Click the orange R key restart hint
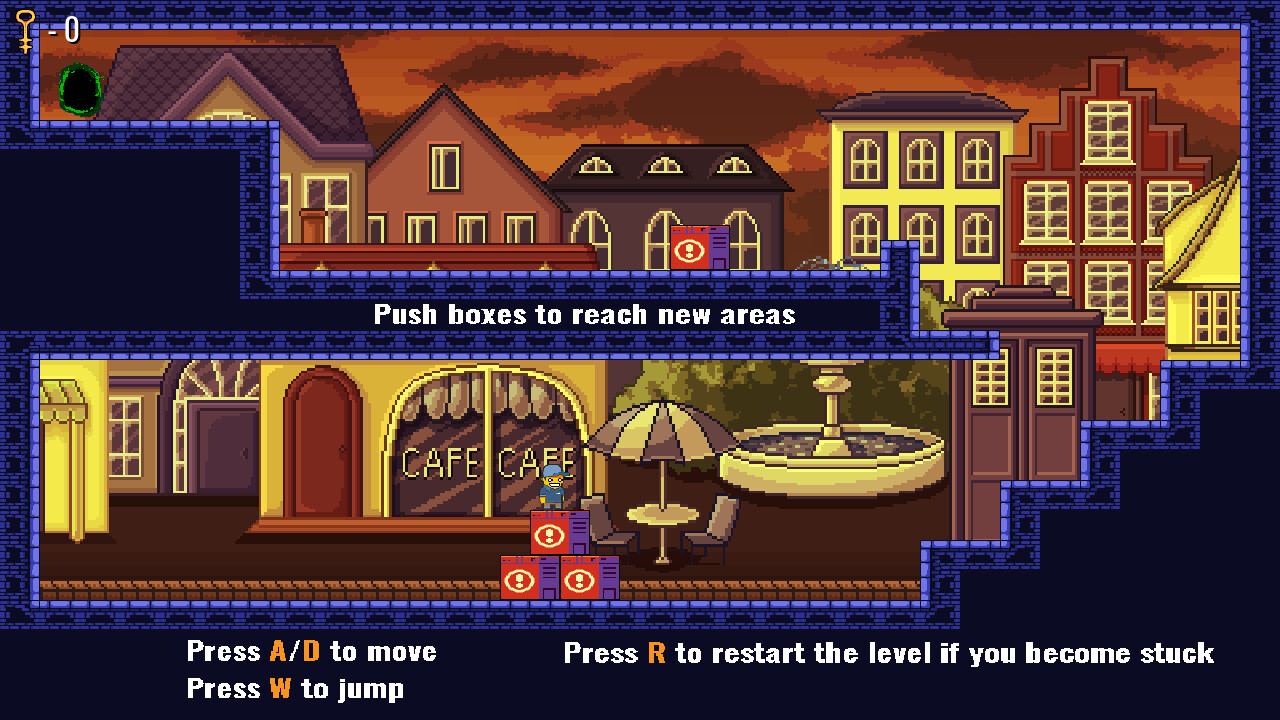1280x720 pixels. click(x=655, y=653)
